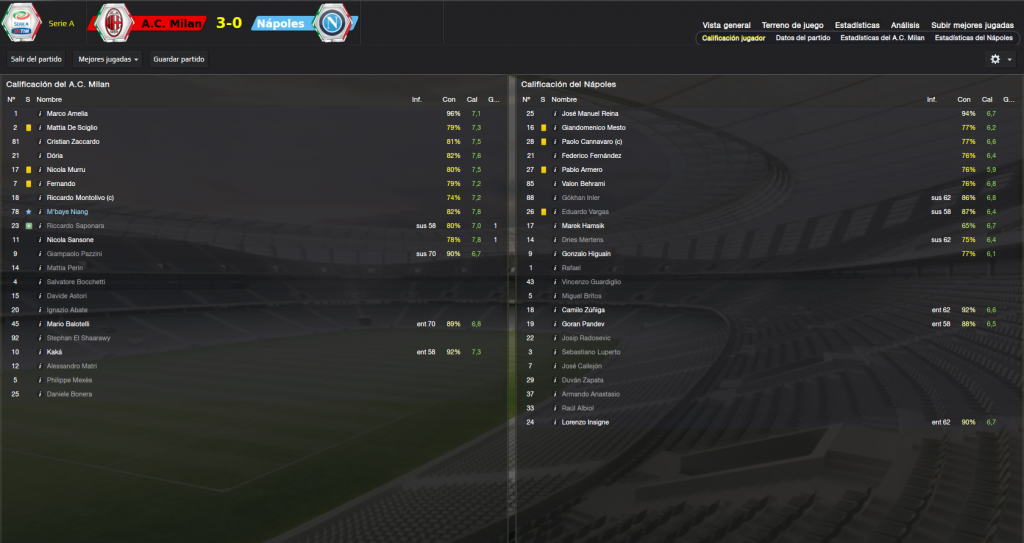
Task: Sort Nápoles list by Cal column
Action: click(x=986, y=99)
